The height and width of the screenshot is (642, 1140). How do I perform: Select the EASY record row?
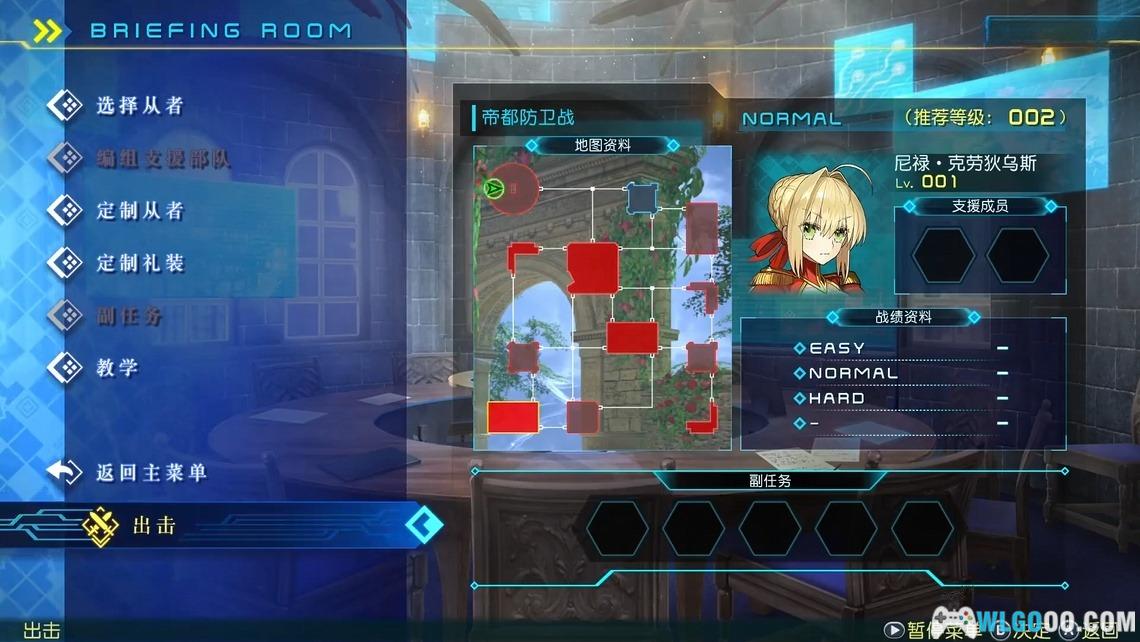coord(902,348)
